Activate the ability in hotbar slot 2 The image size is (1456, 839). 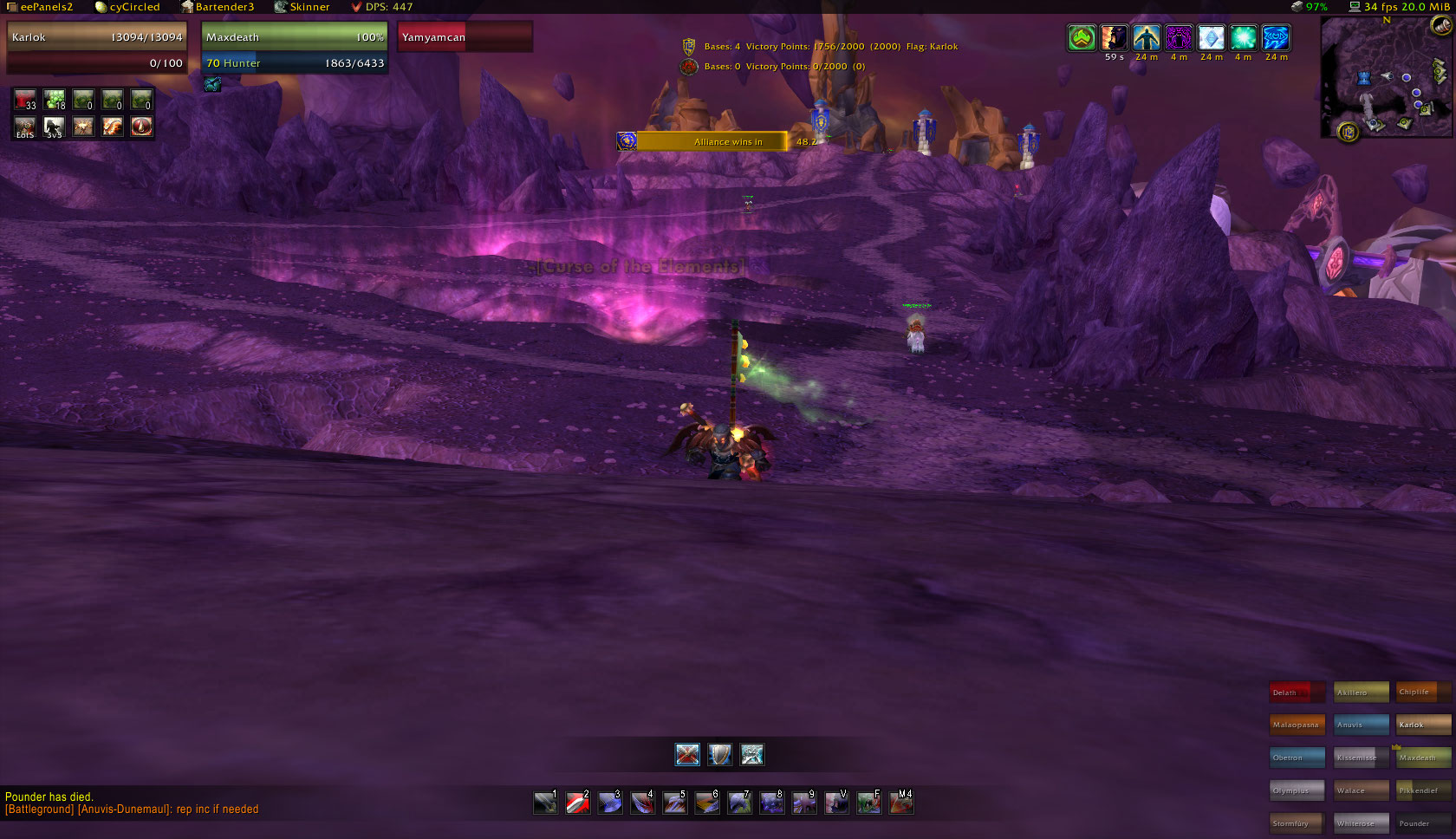577,803
